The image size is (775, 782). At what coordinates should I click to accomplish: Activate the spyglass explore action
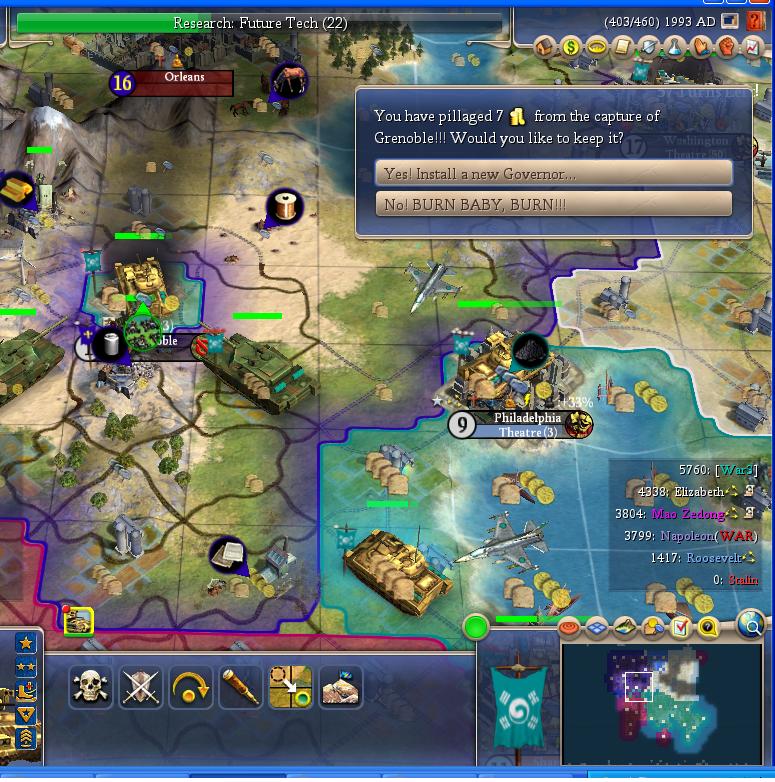click(x=240, y=687)
